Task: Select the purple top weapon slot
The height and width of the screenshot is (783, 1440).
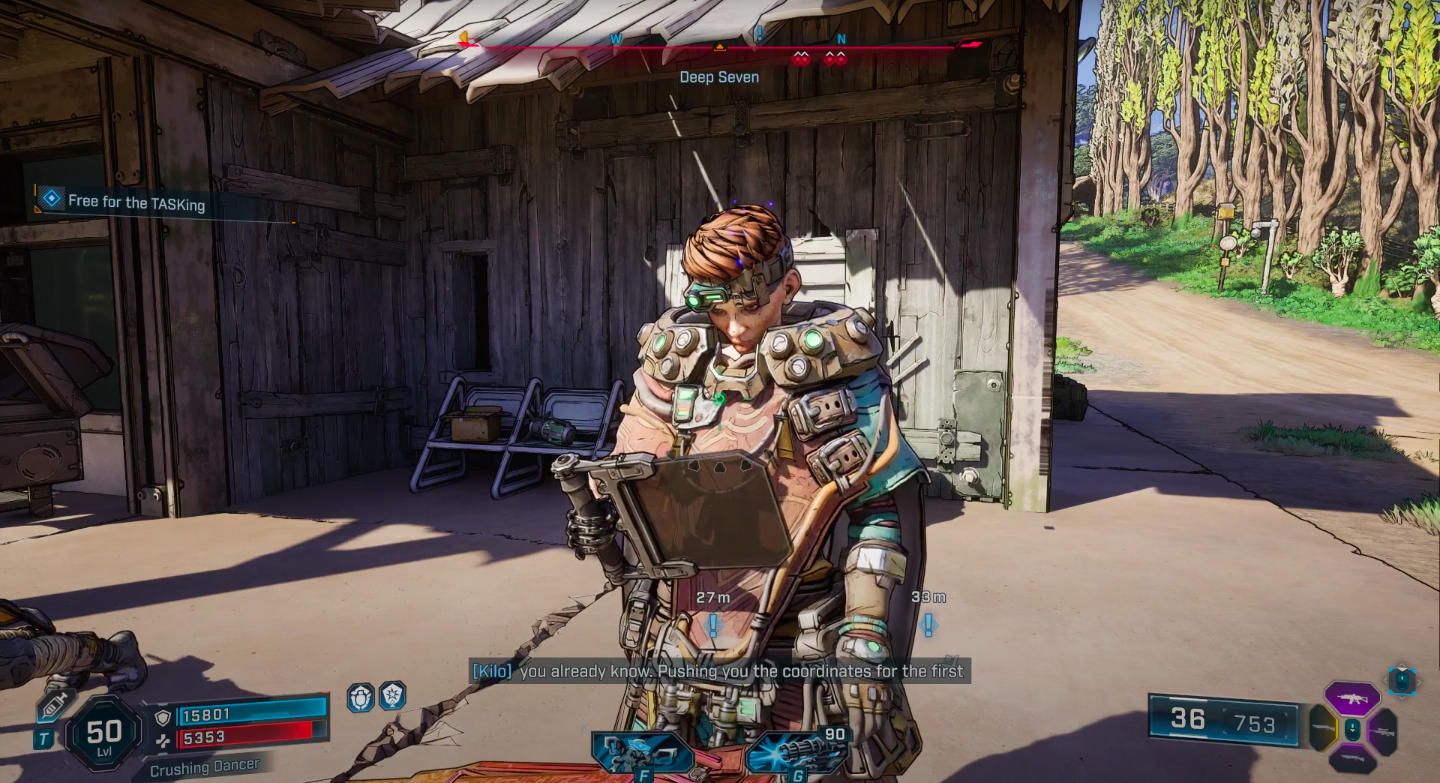Action: (1352, 698)
